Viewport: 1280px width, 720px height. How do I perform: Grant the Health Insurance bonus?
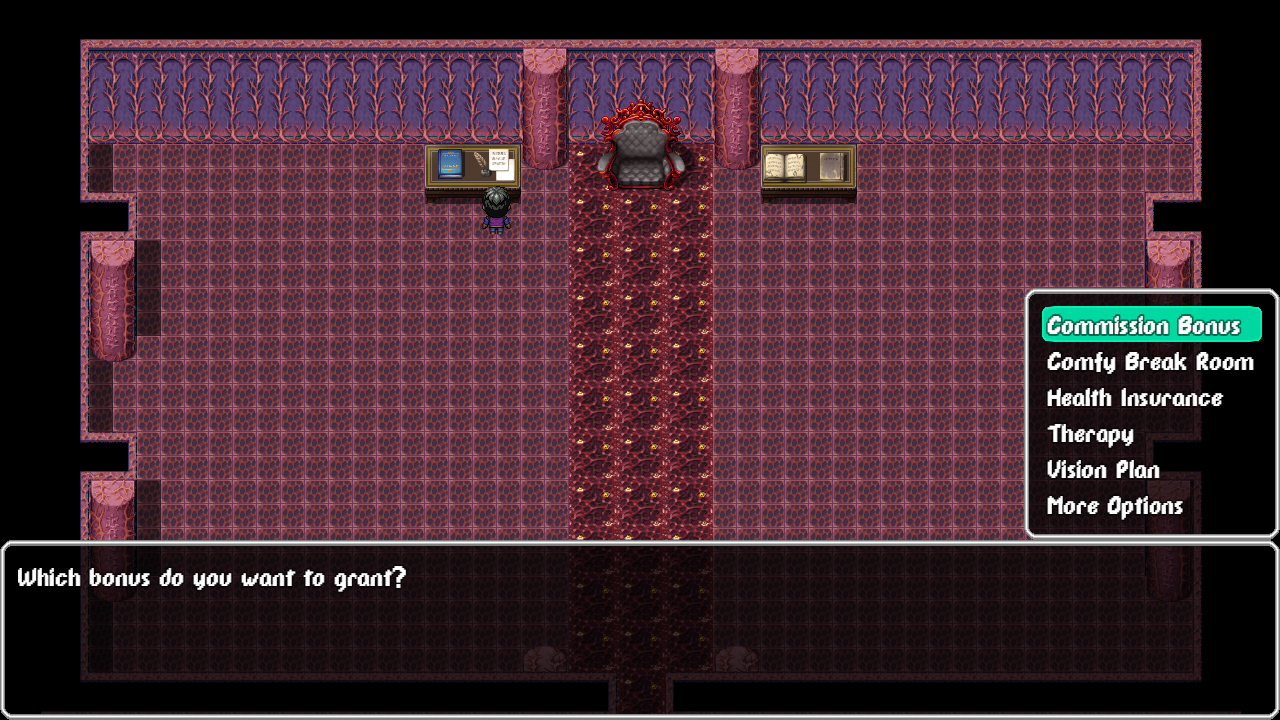tap(1134, 397)
